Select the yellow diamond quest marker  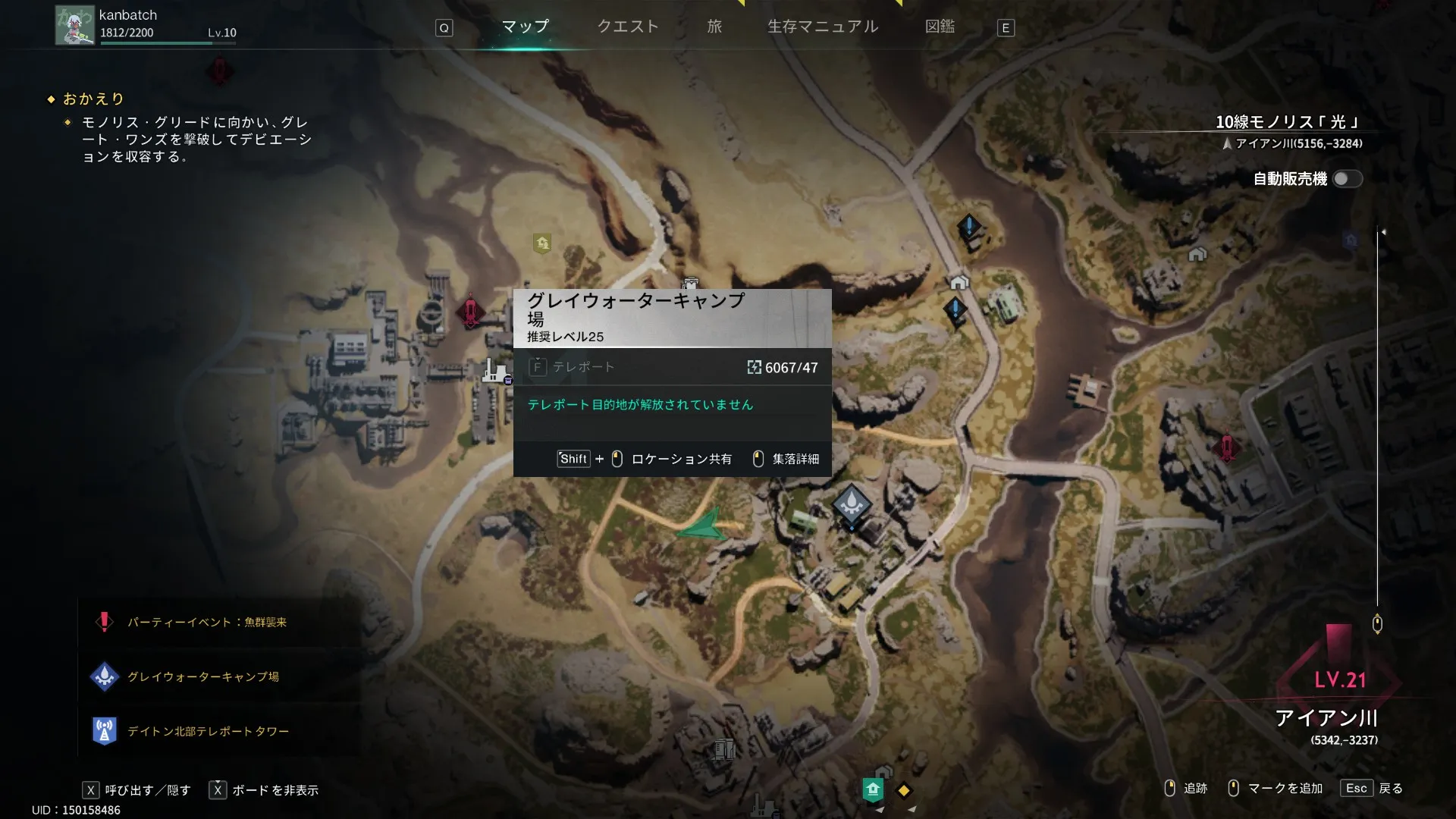point(903,790)
